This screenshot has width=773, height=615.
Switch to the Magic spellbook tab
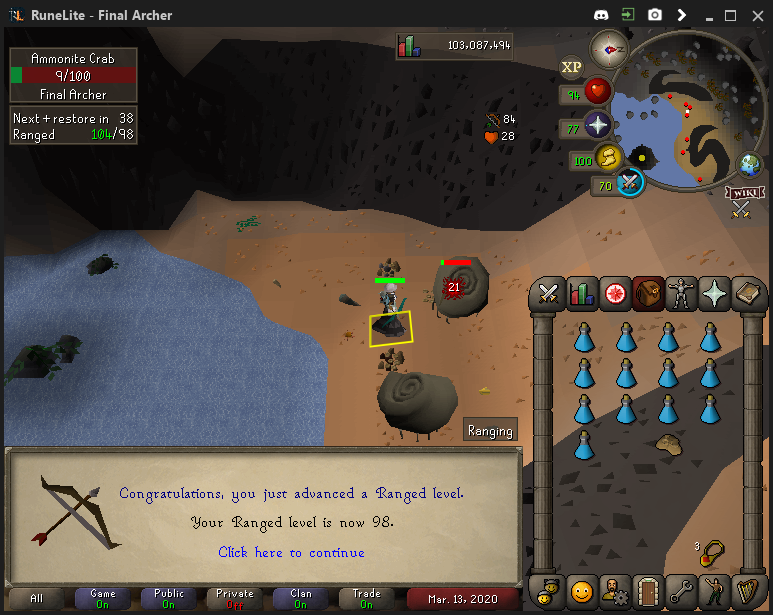[747, 293]
